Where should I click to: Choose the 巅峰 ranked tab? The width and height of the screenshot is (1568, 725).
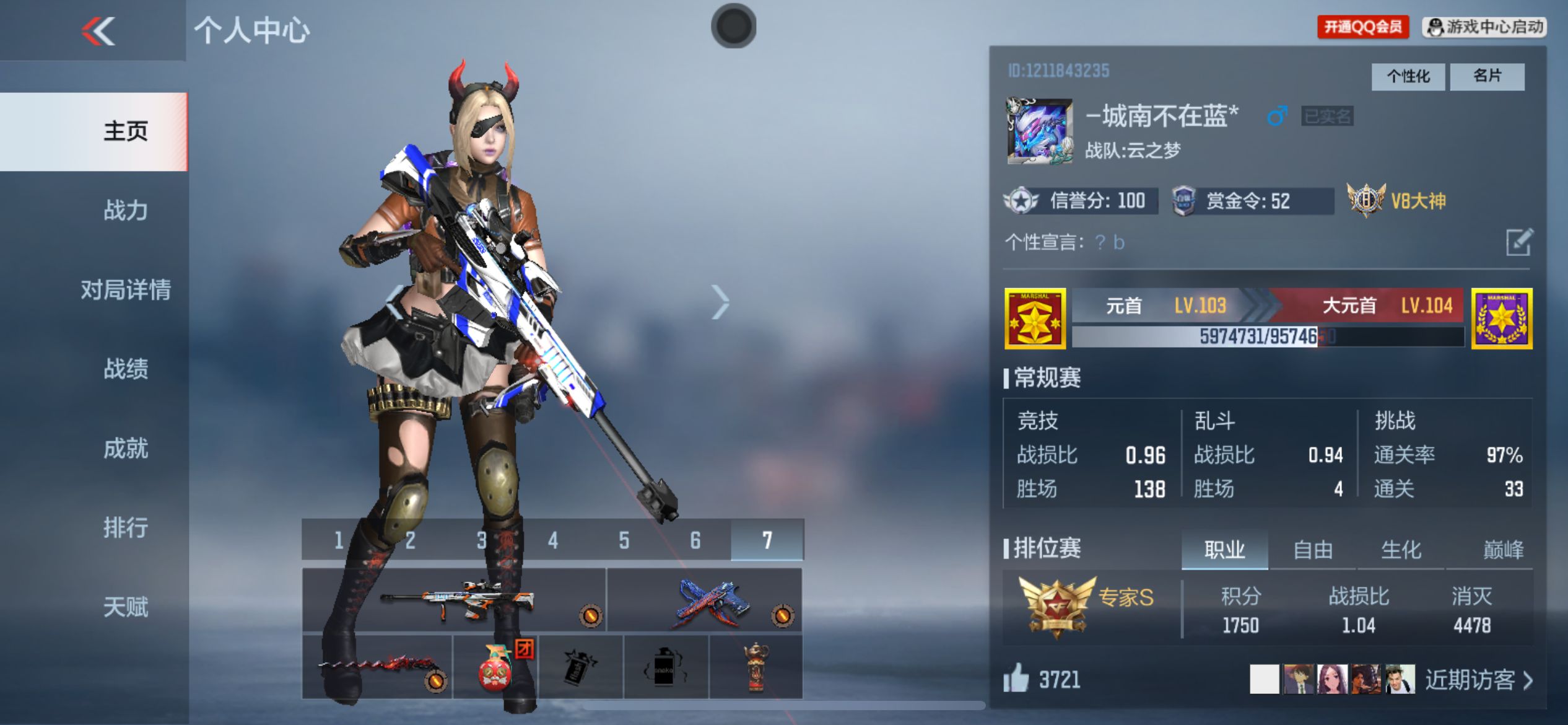[x=1503, y=550]
